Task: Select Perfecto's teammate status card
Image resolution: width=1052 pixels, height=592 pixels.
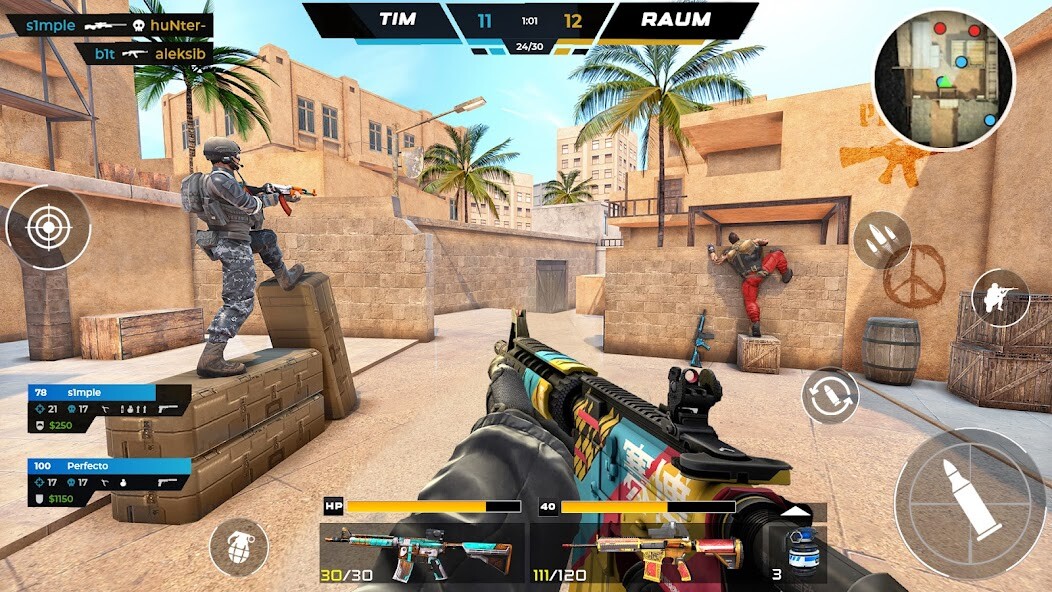Action: 110,482
